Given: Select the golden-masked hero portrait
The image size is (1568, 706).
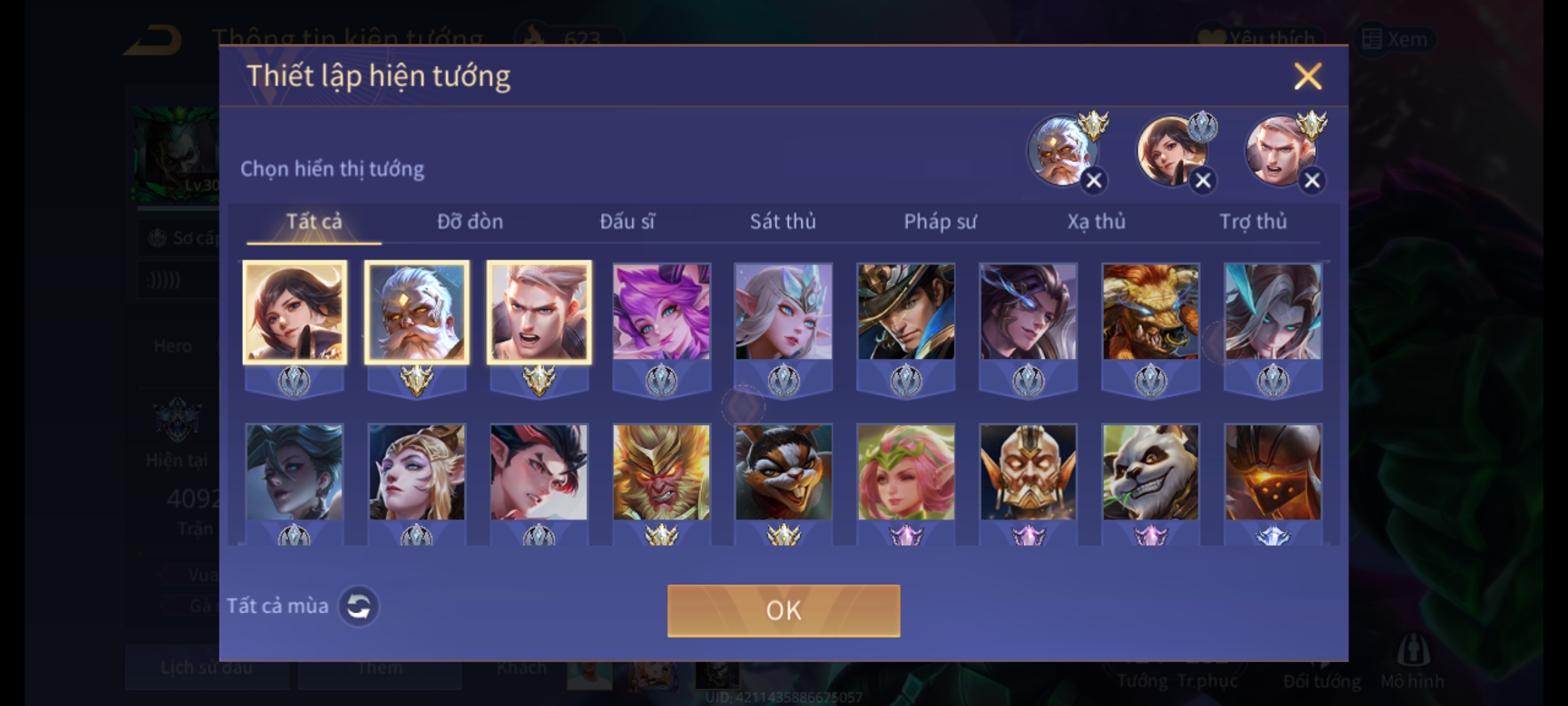Looking at the screenshot, I should [x=1028, y=472].
